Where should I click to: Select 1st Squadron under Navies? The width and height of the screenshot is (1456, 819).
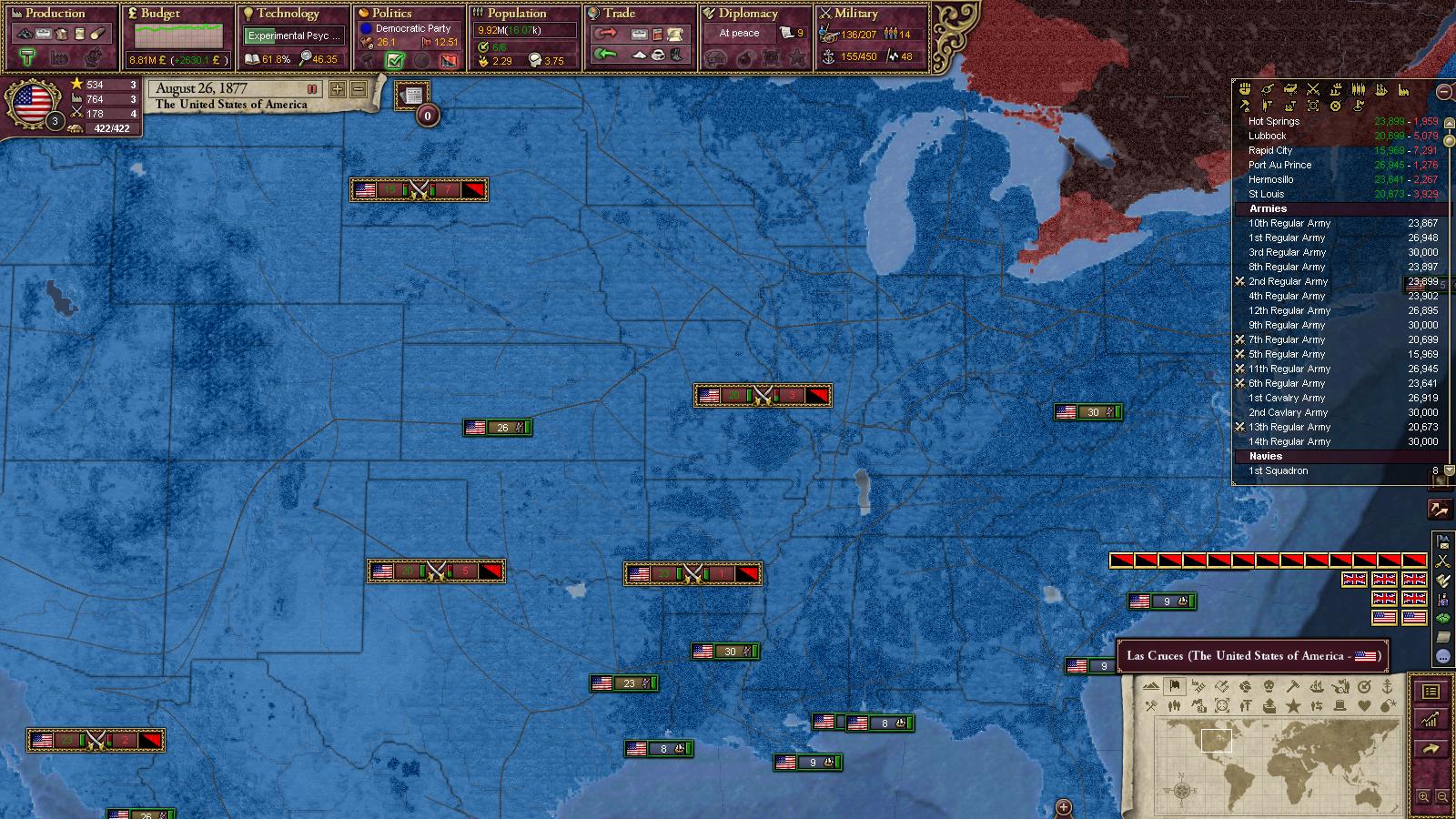coord(1278,470)
